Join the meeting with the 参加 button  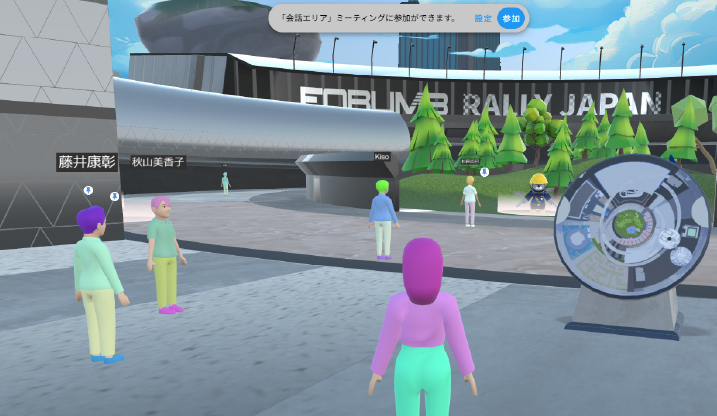(510, 19)
